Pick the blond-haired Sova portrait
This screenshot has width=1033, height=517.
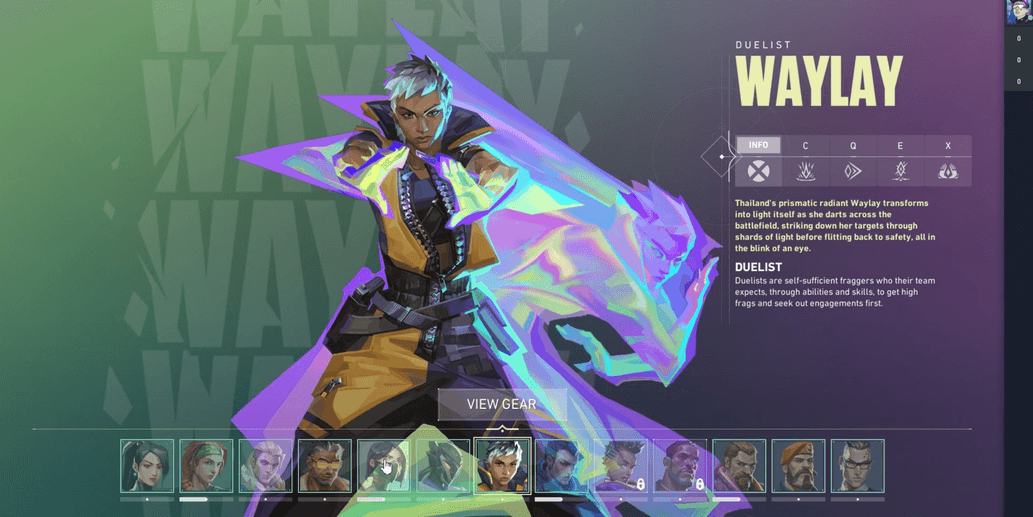265,466
